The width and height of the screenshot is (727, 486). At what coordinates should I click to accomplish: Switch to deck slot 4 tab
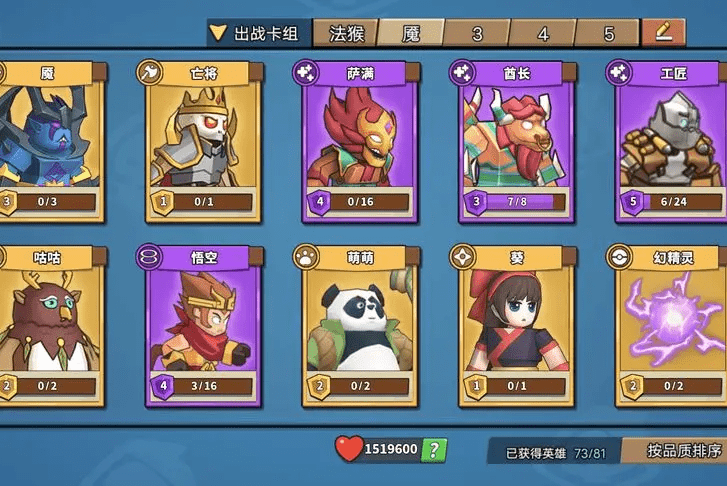point(543,33)
